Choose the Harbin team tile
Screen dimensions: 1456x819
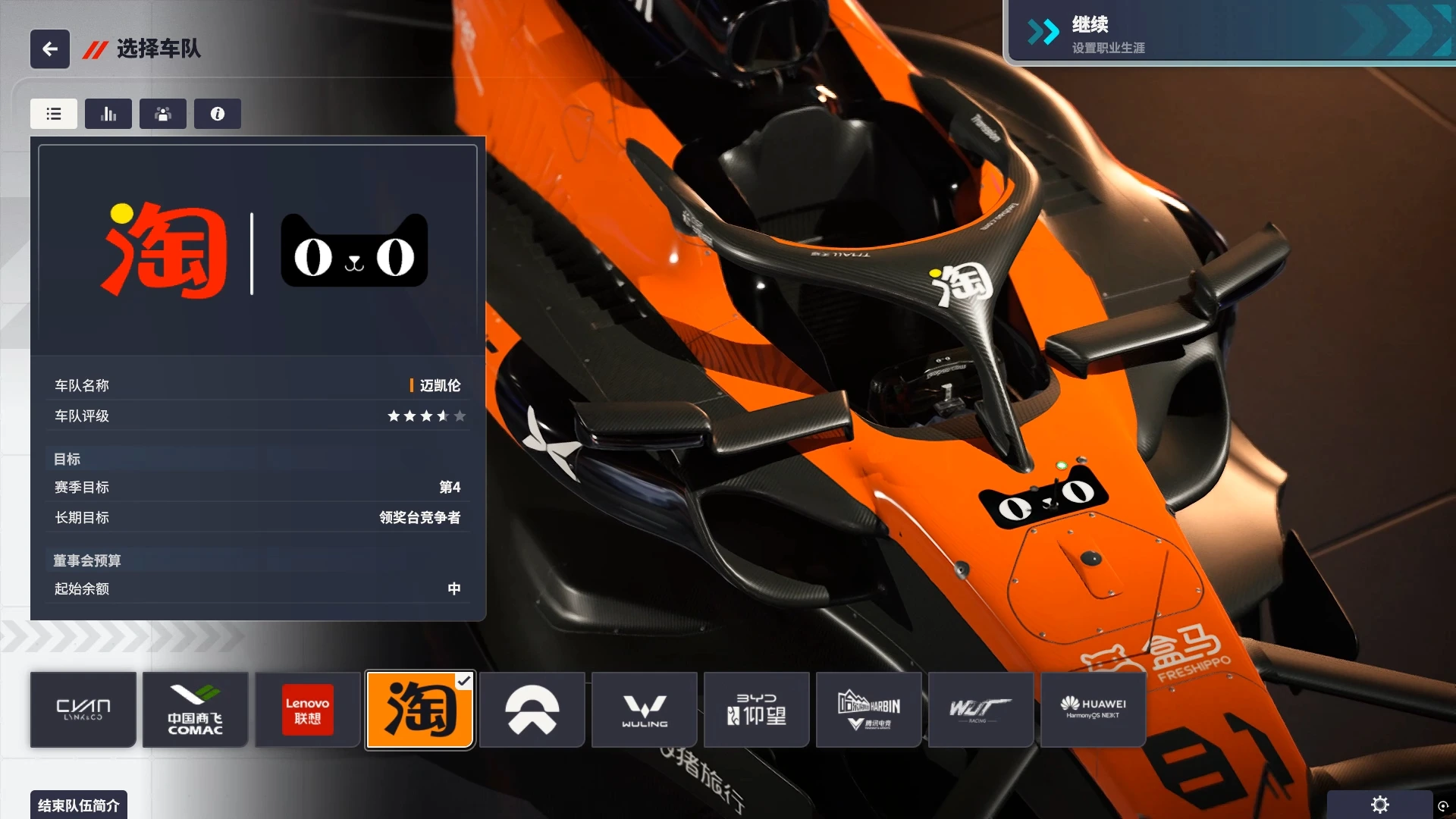pyautogui.click(x=869, y=710)
